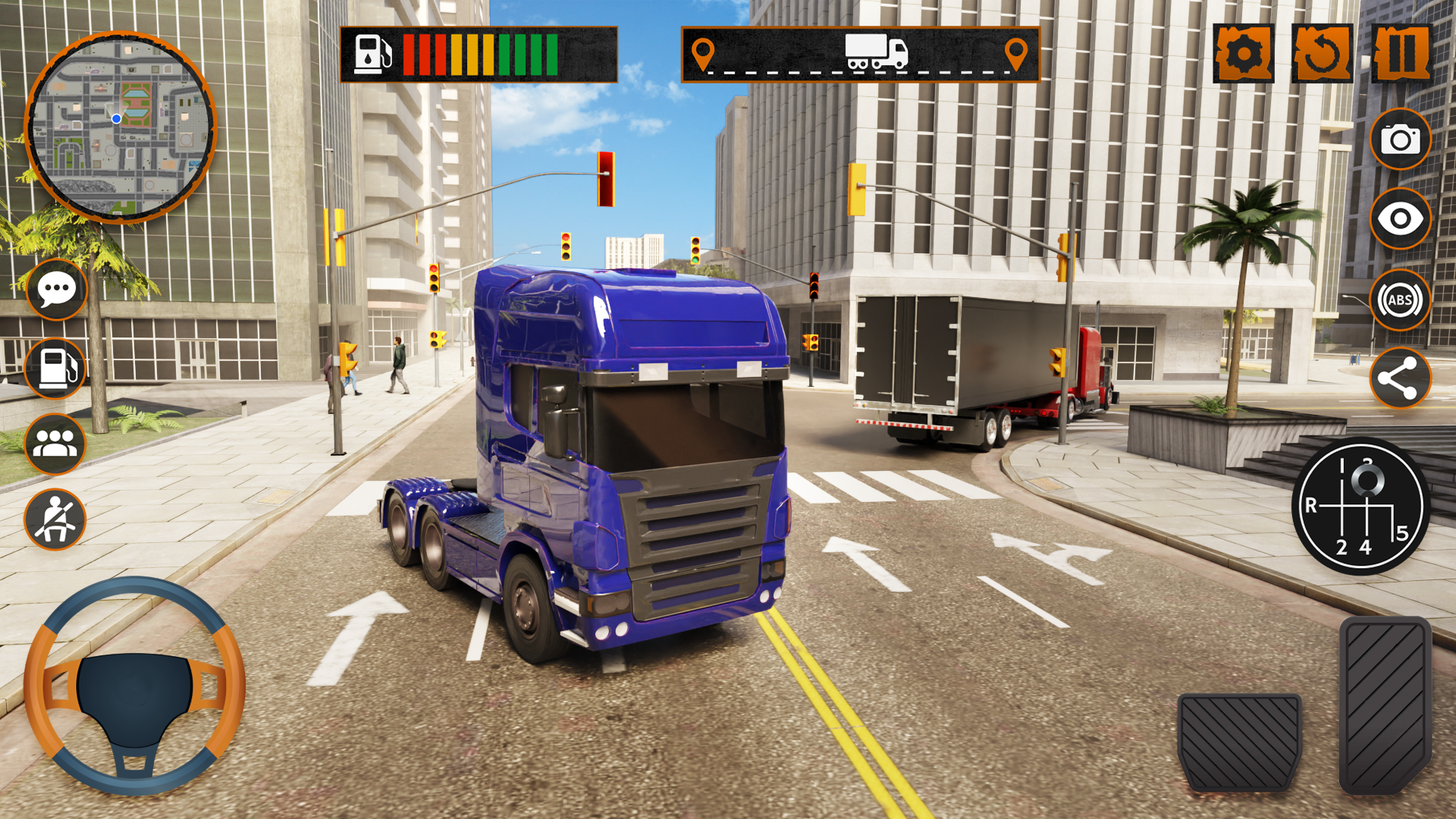Open the multiplayer group icon
Viewport: 1456px width, 819px height.
pyautogui.click(x=55, y=444)
